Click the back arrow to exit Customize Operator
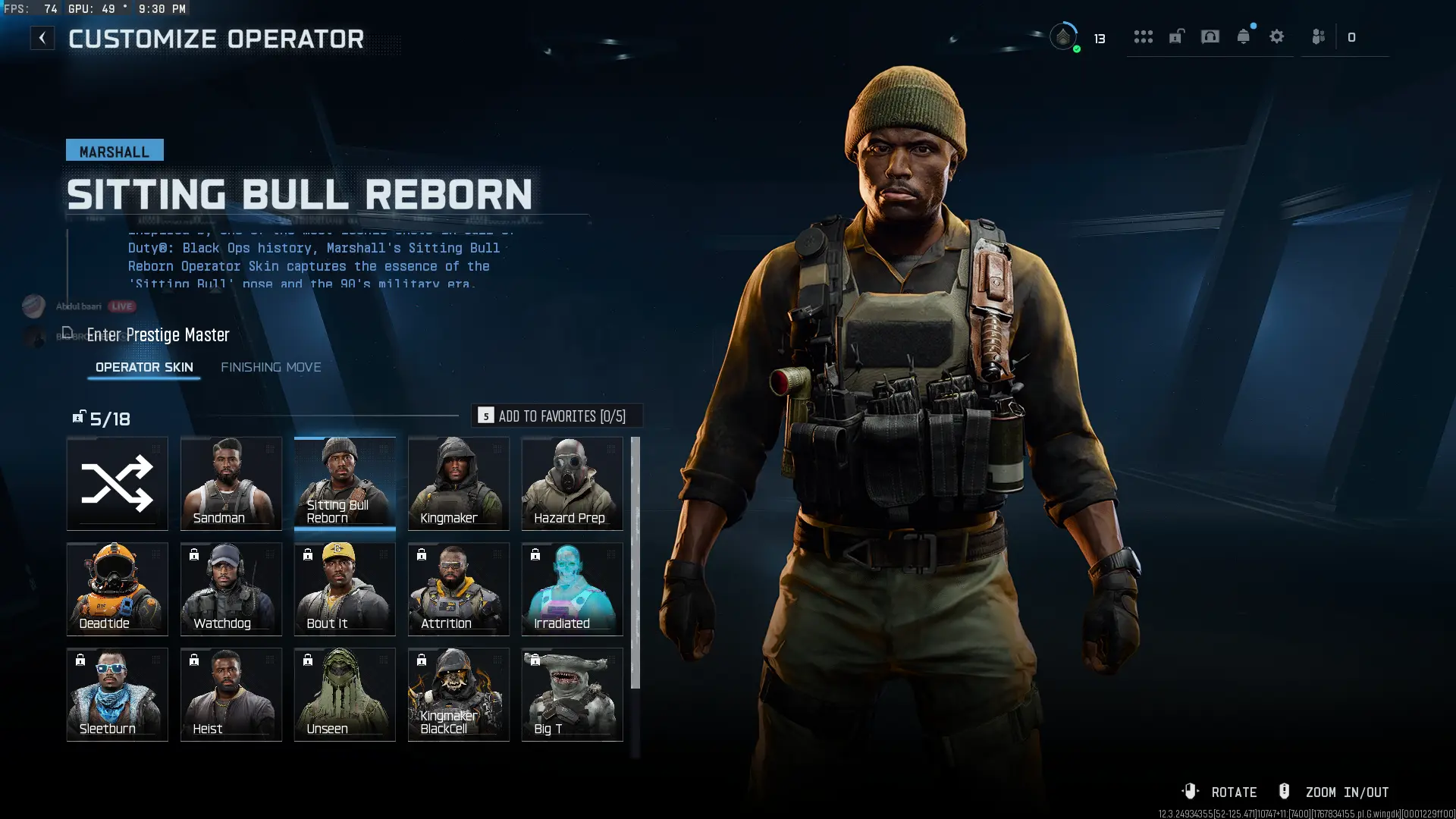 (42, 37)
